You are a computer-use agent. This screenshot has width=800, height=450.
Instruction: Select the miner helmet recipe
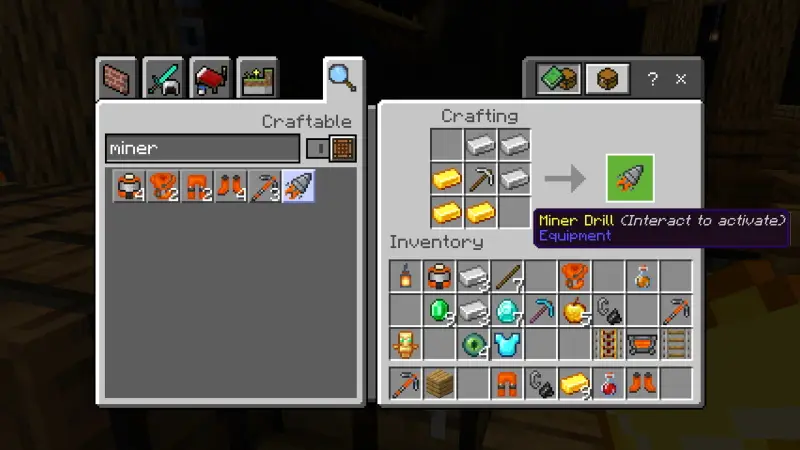pos(131,187)
